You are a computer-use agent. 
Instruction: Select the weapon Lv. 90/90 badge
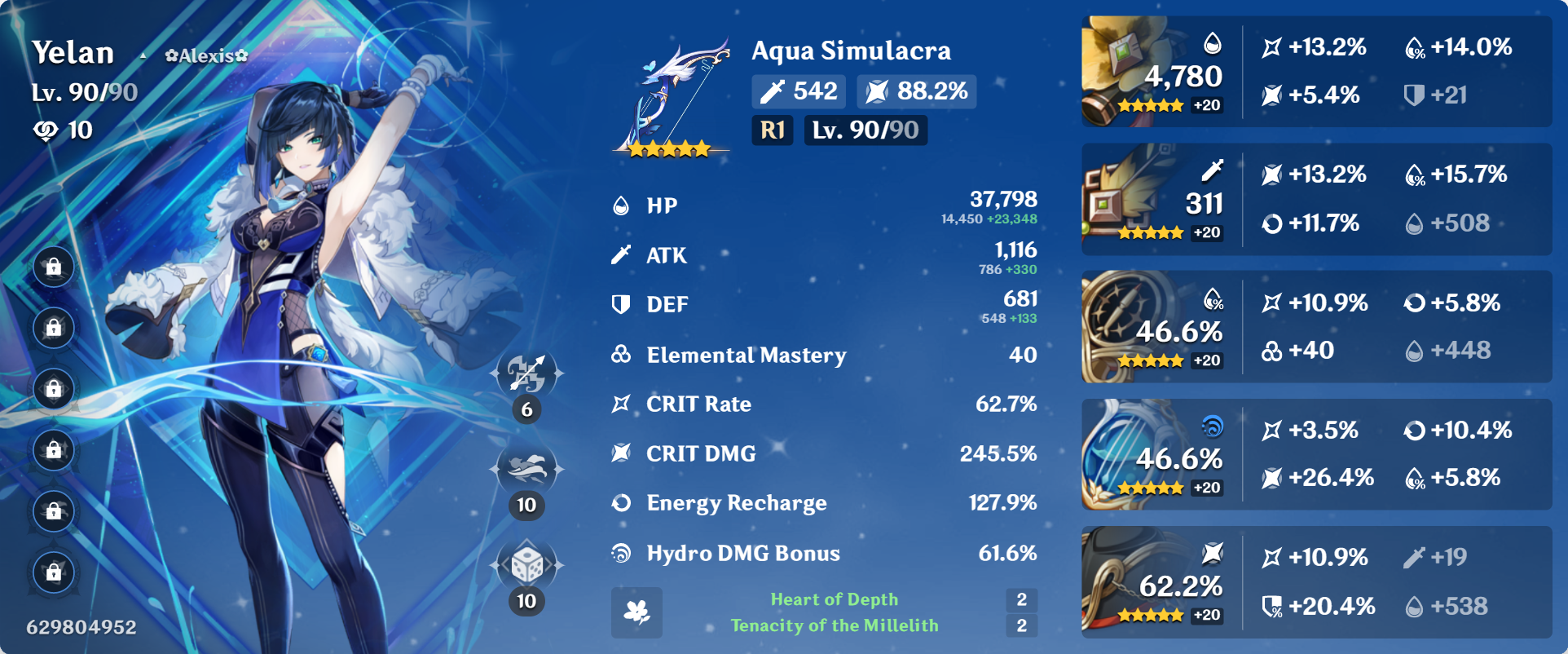(x=865, y=130)
